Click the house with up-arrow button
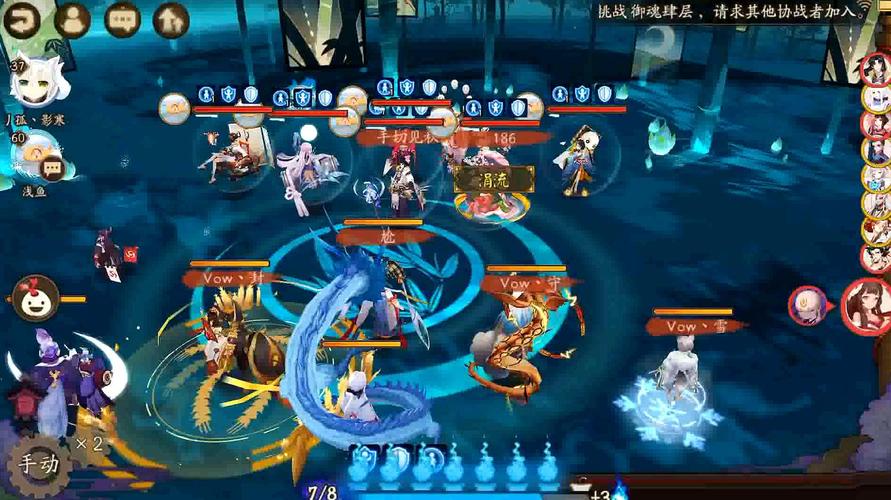The width and height of the screenshot is (891, 500). pyautogui.click(x=172, y=18)
